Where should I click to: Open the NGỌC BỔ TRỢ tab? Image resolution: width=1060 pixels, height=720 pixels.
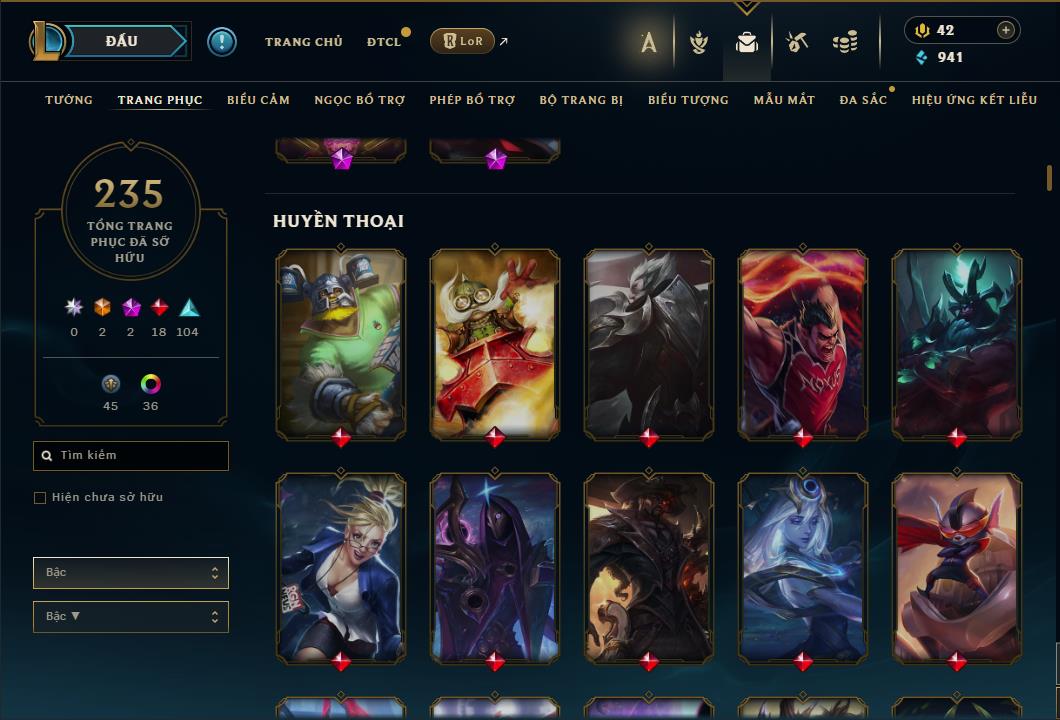coord(360,100)
